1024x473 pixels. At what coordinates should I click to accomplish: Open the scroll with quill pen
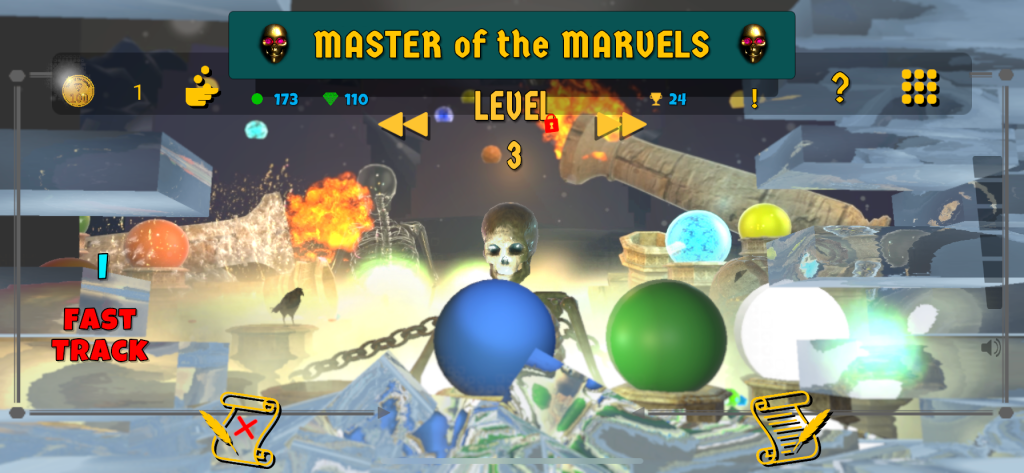(788, 429)
